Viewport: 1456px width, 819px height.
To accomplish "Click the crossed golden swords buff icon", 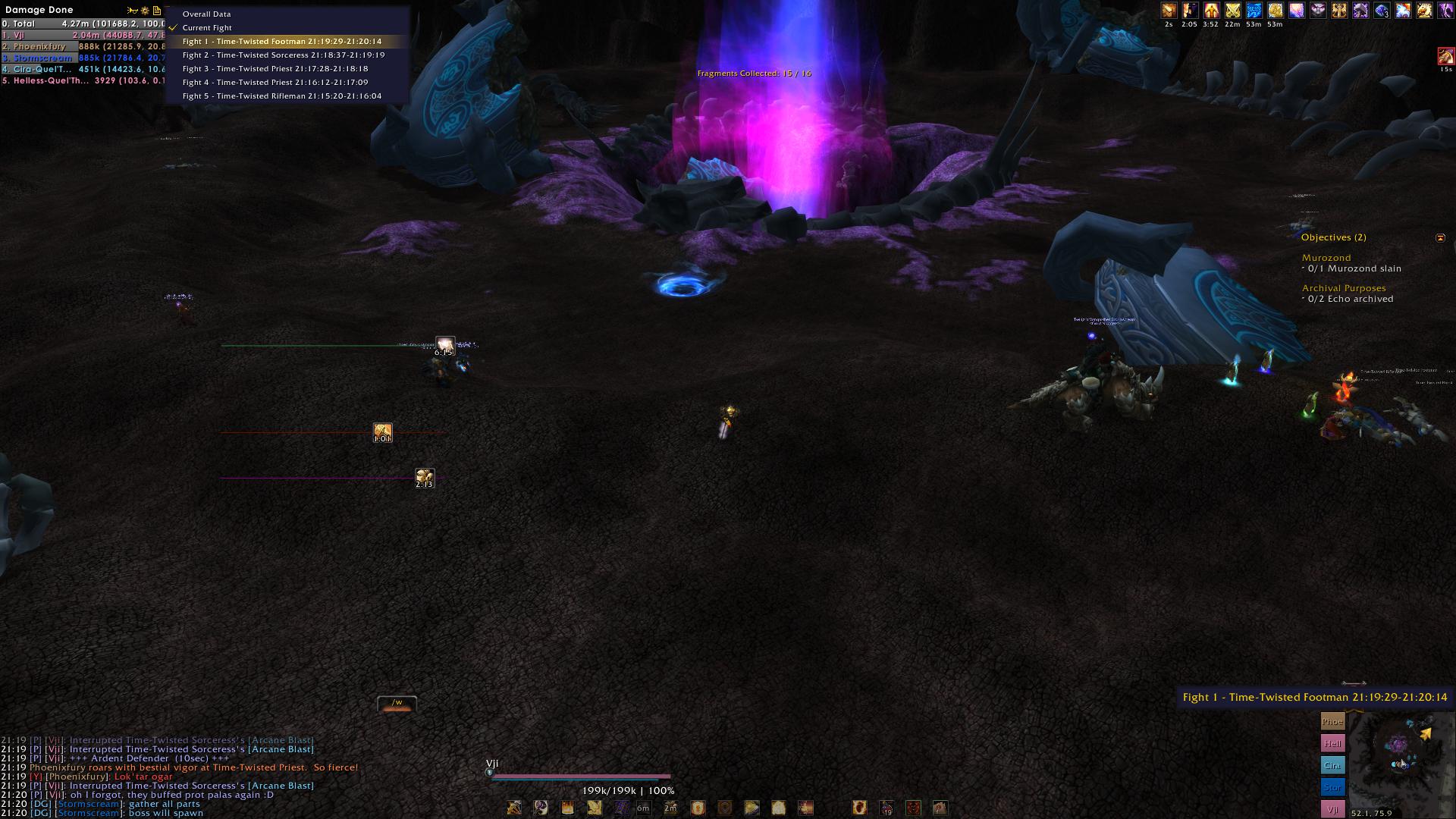I will point(1232,11).
